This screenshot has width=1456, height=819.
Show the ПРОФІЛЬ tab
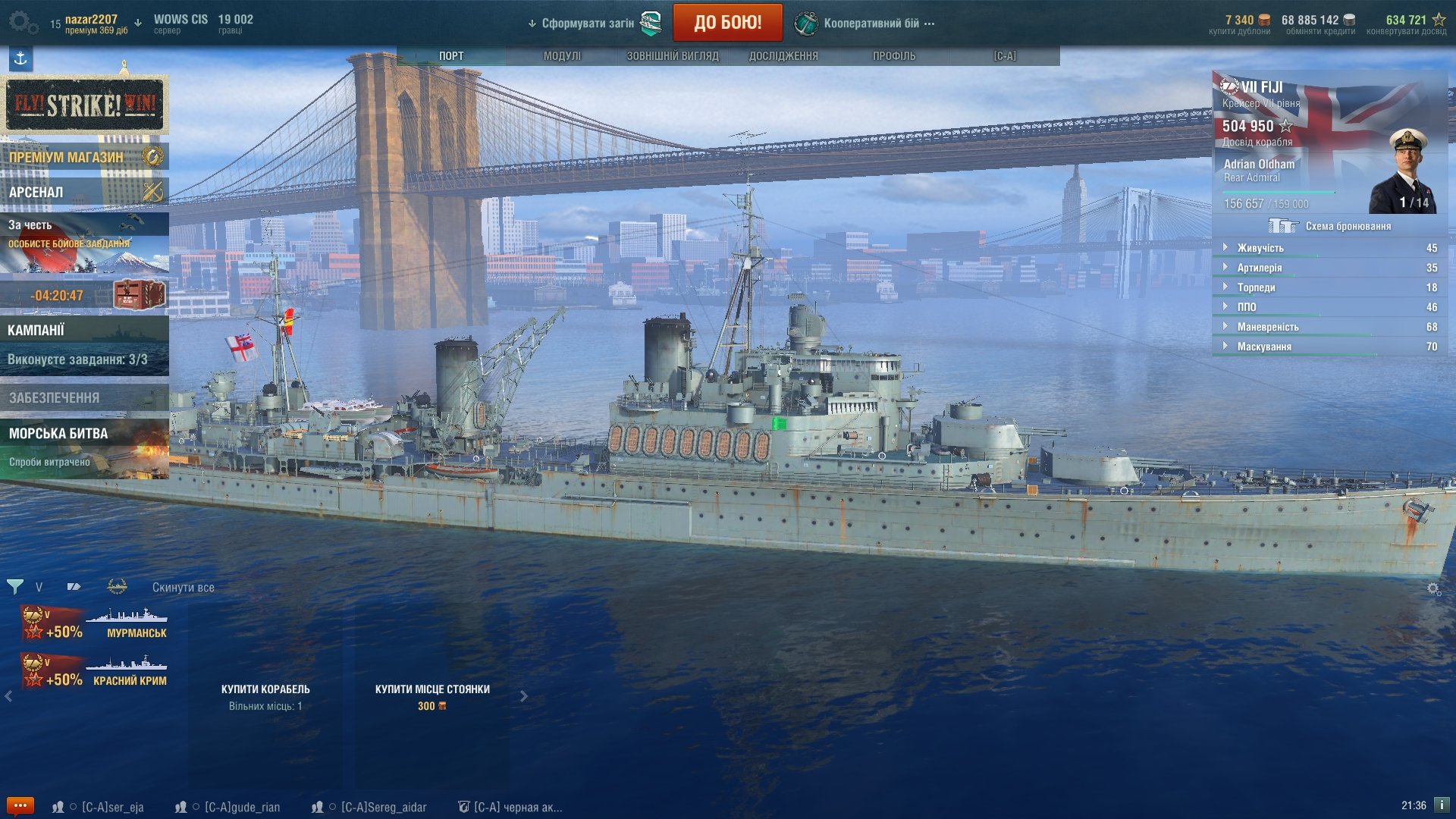[894, 56]
